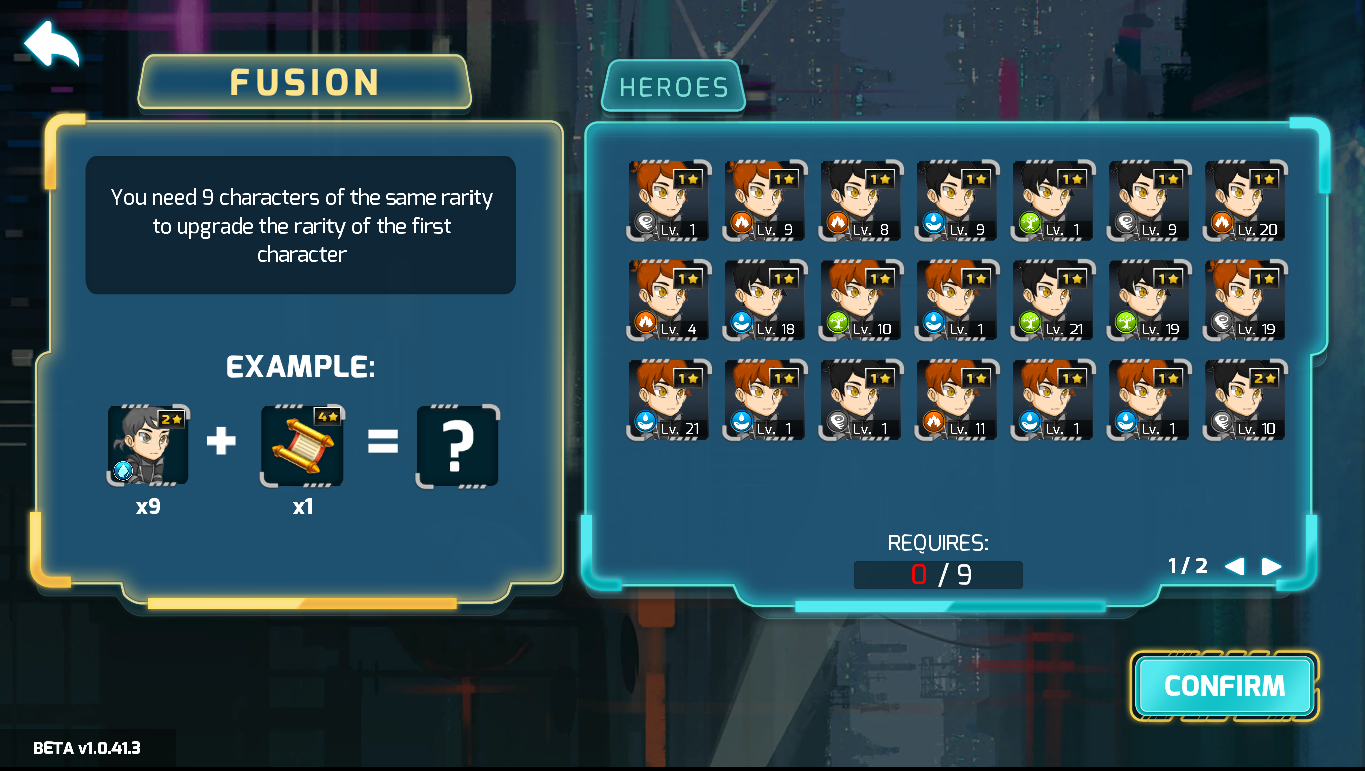Select the level 19 orange-haired hero

click(x=1245, y=300)
